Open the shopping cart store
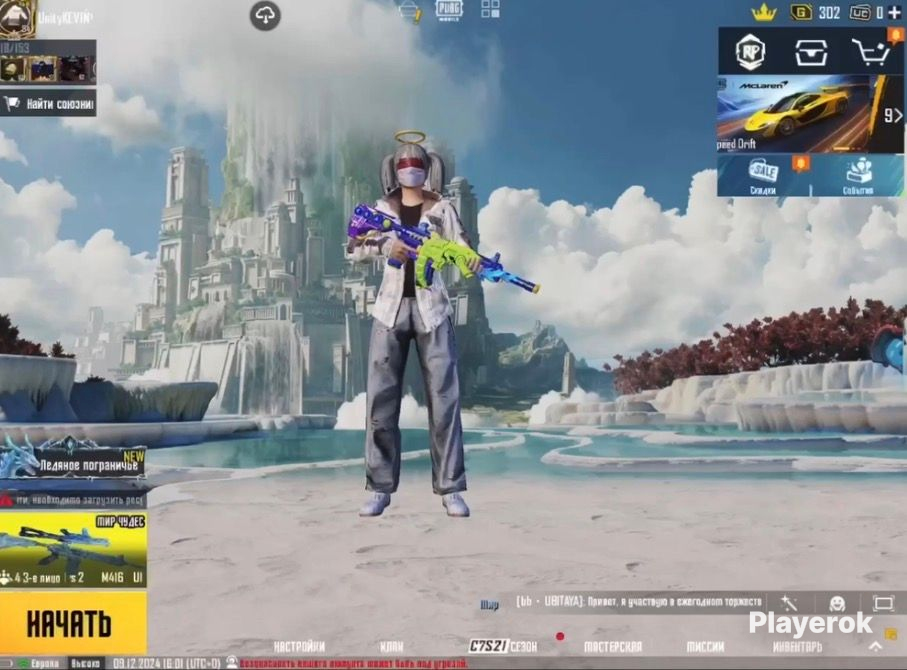This screenshot has height=670, width=907. coord(869,51)
